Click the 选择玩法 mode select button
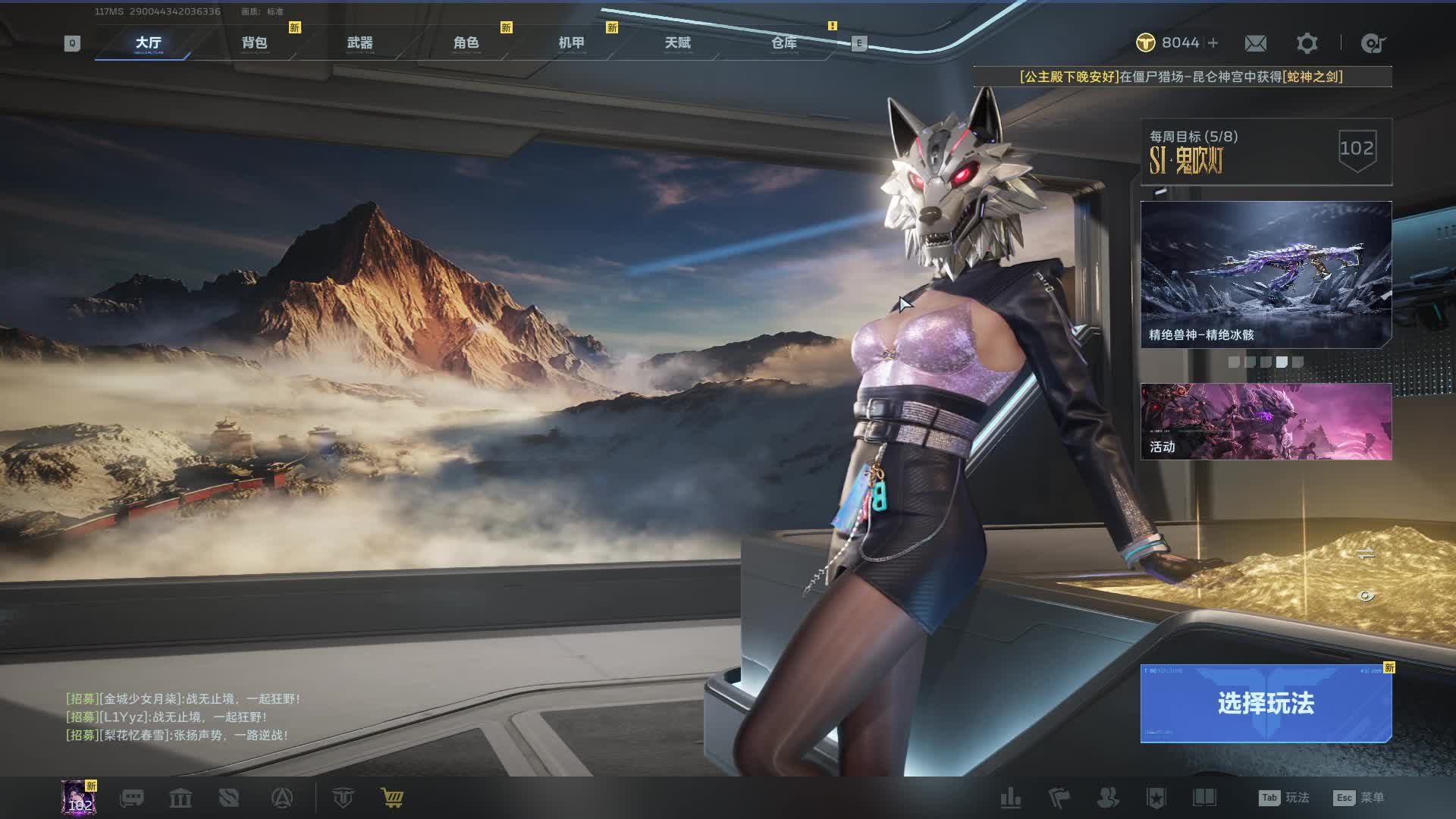The image size is (1456, 819). [1266, 703]
